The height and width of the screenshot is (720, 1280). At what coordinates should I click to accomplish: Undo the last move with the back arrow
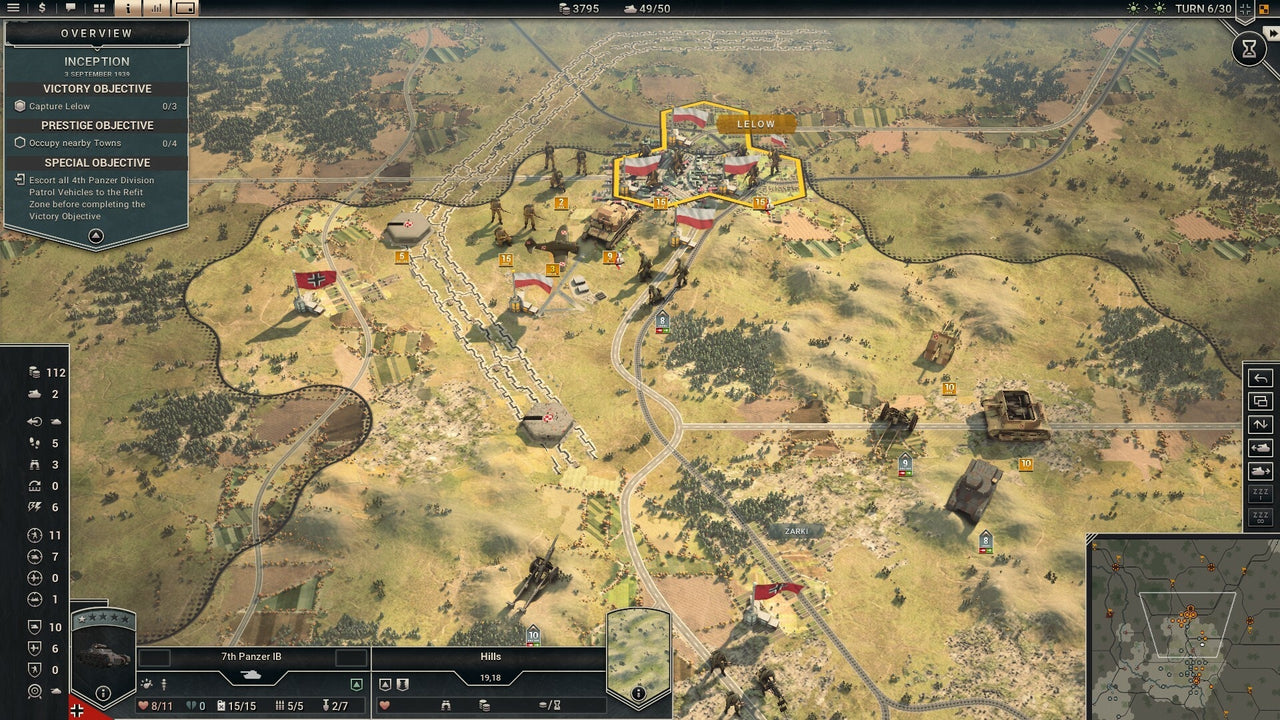pyautogui.click(x=1261, y=378)
